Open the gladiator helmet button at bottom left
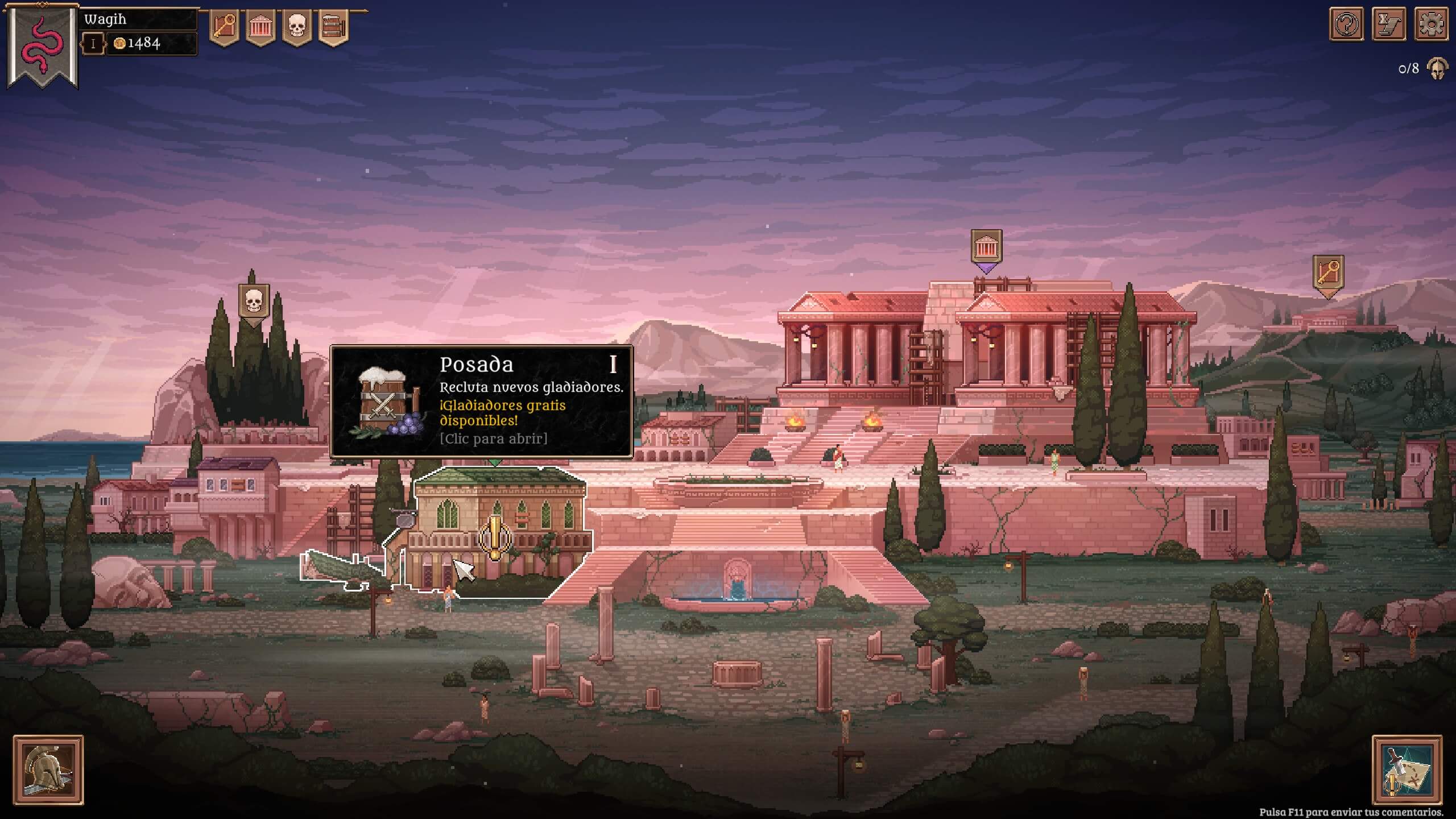 pyautogui.click(x=48, y=770)
